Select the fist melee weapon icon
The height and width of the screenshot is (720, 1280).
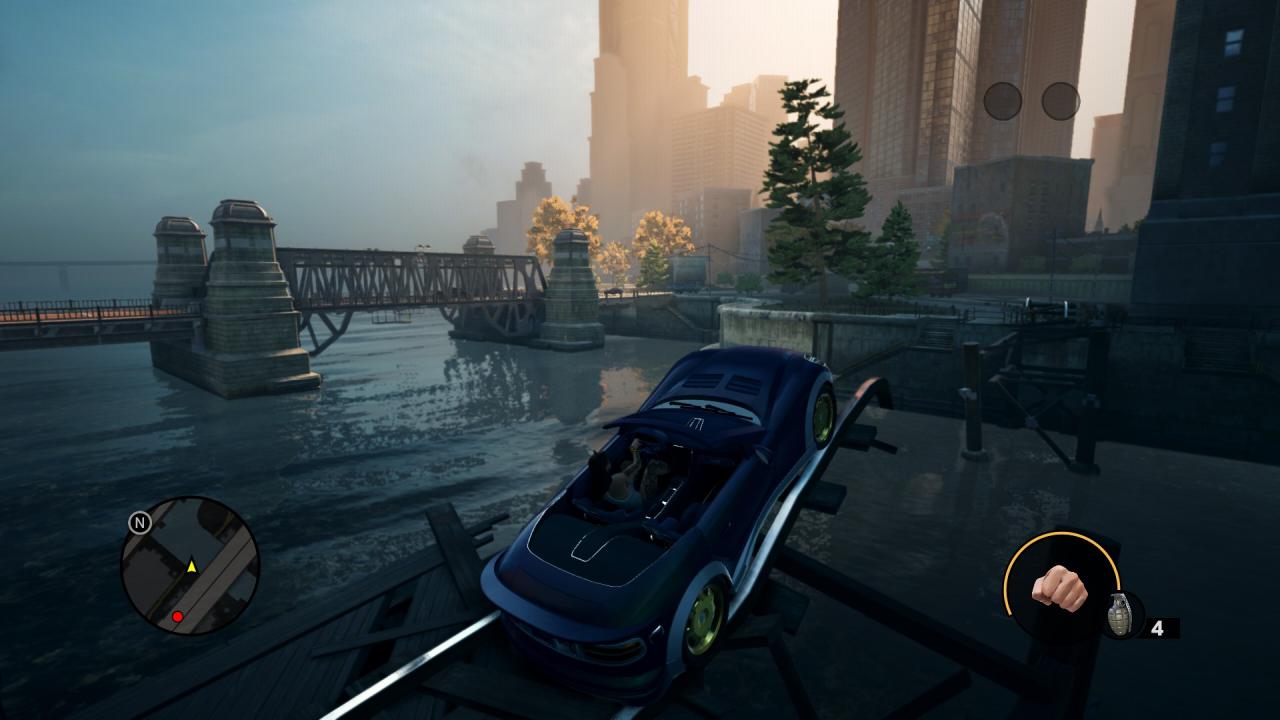[1058, 587]
